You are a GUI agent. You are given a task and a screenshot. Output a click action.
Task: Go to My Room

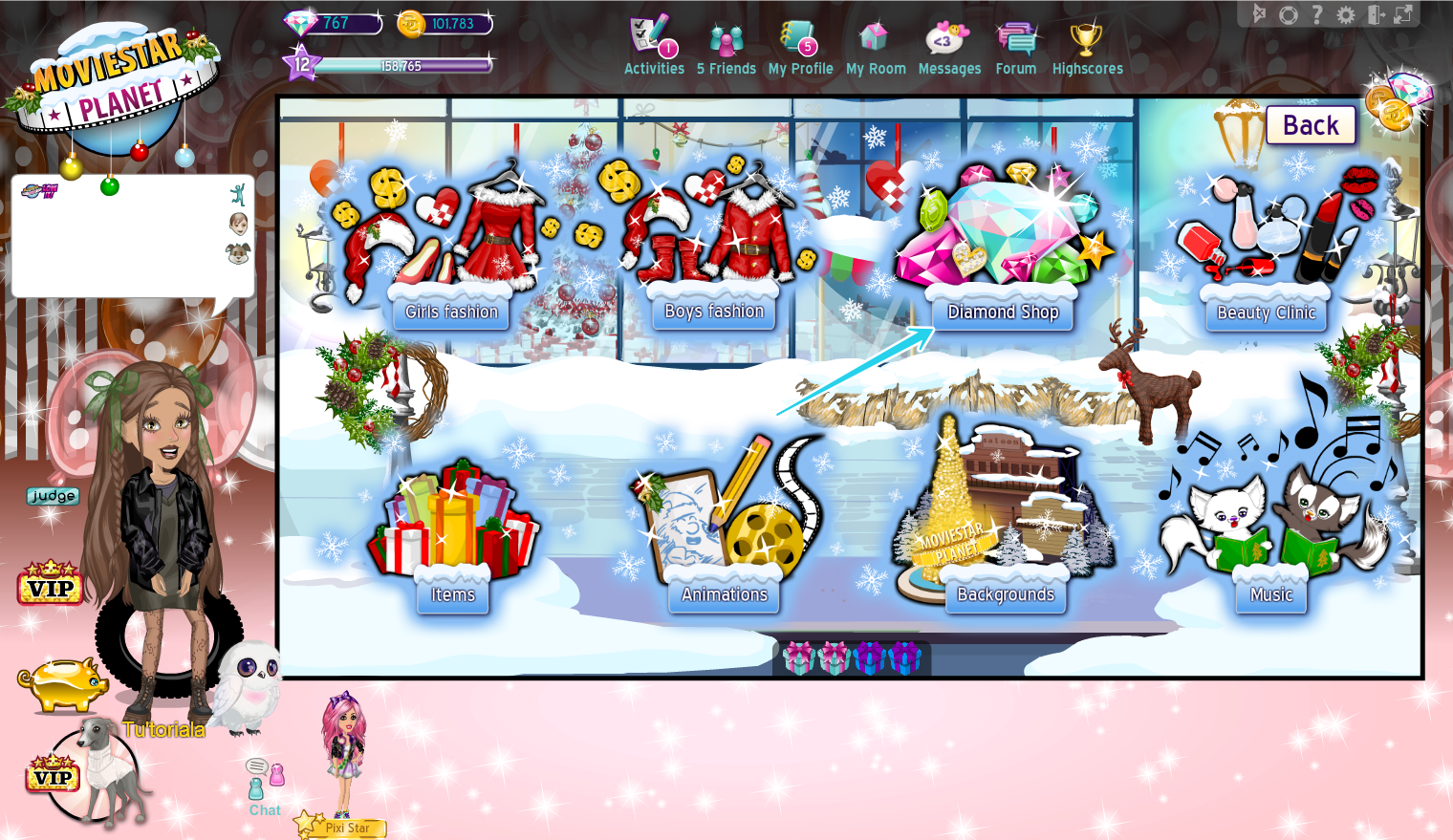point(876,45)
